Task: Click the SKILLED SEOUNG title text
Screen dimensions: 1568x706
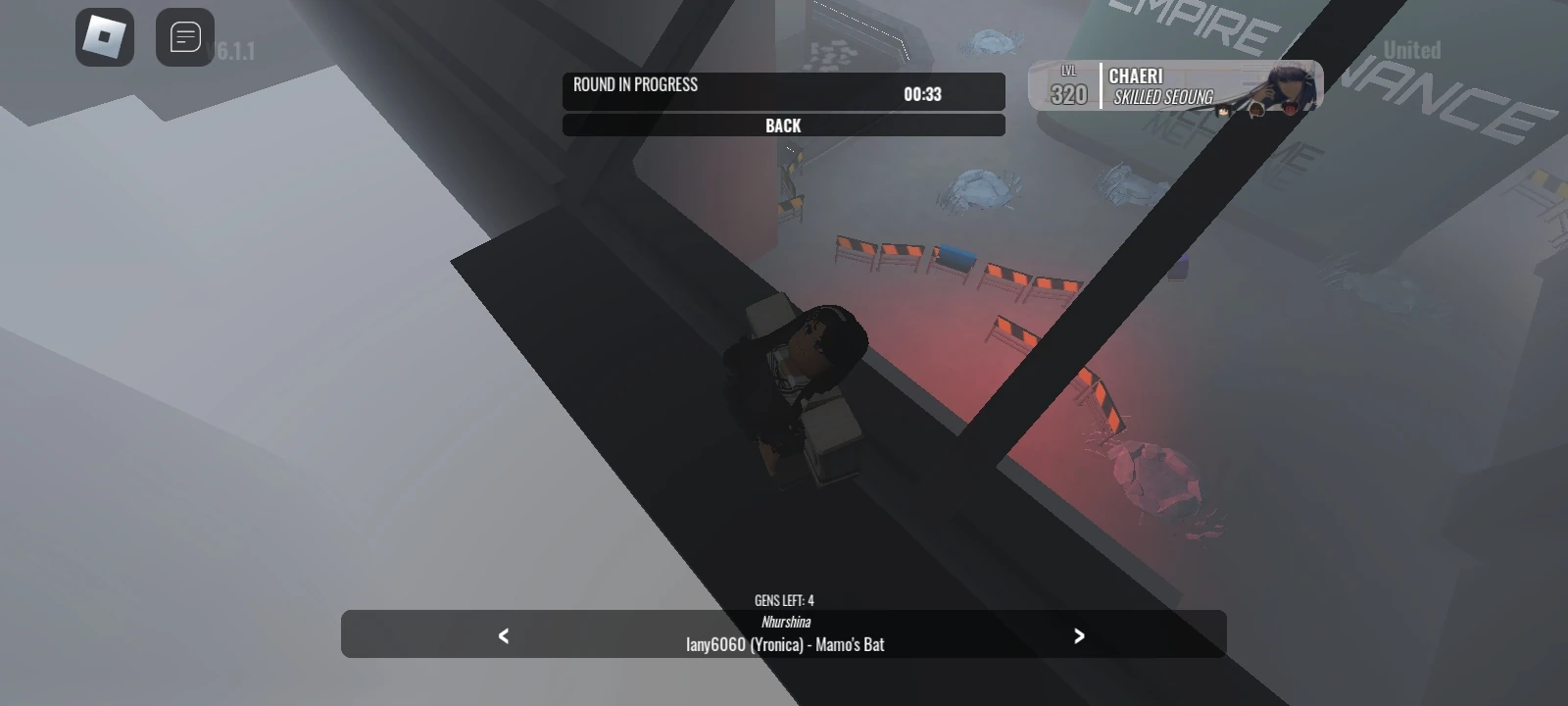Action: (1163, 98)
